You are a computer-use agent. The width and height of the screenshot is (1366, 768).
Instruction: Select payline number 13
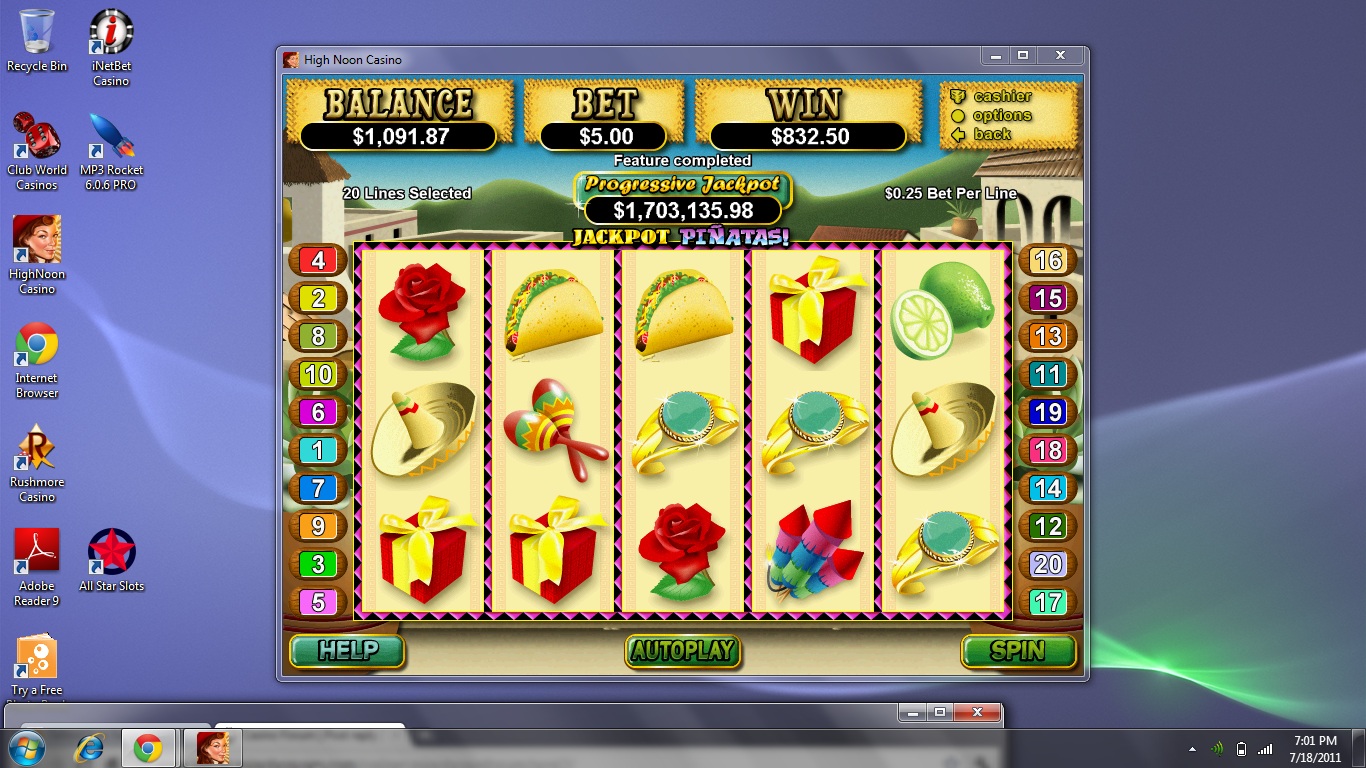[1047, 336]
